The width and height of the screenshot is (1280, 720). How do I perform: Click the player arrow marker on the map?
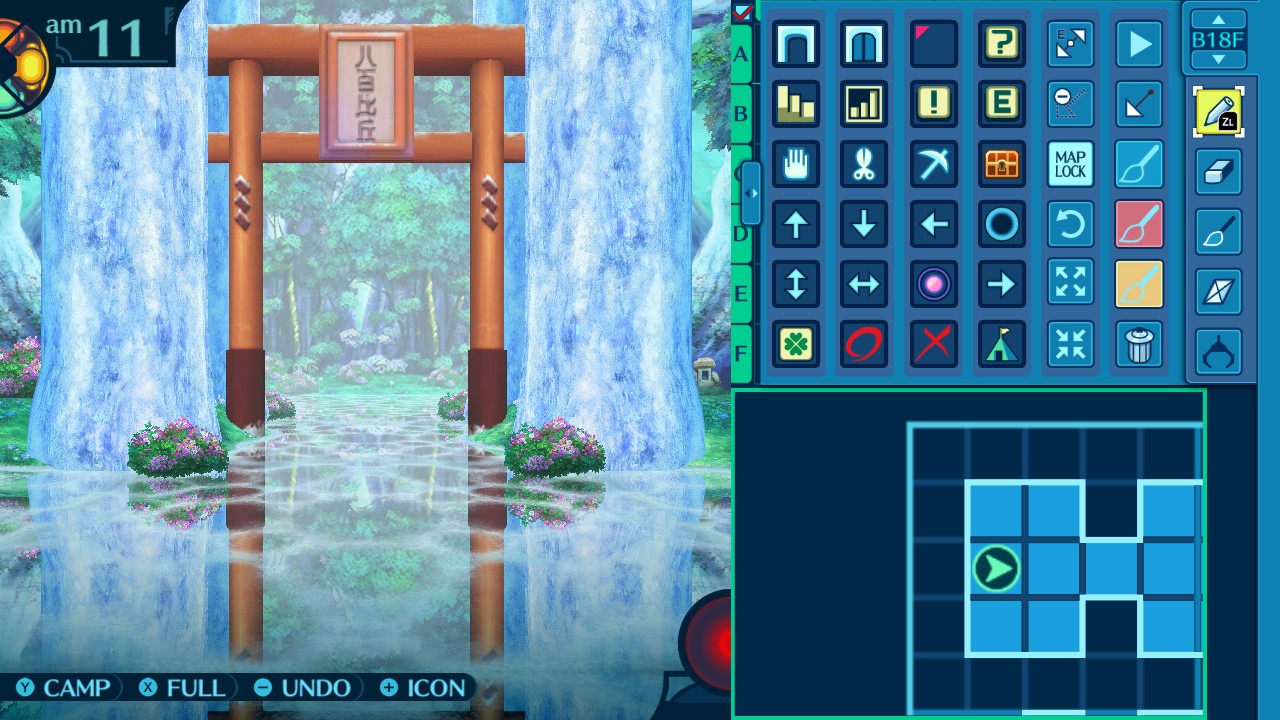996,569
